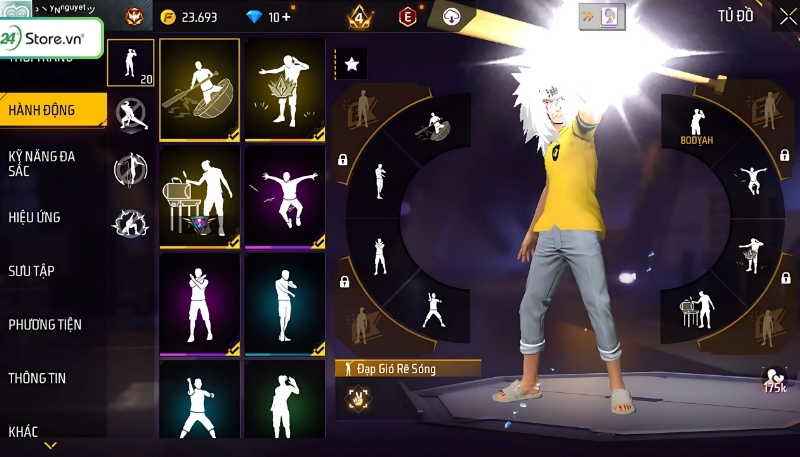Viewport: 800px width, 457px height.
Task: Expand the sidebar with the down arrow
Action: 49,446
